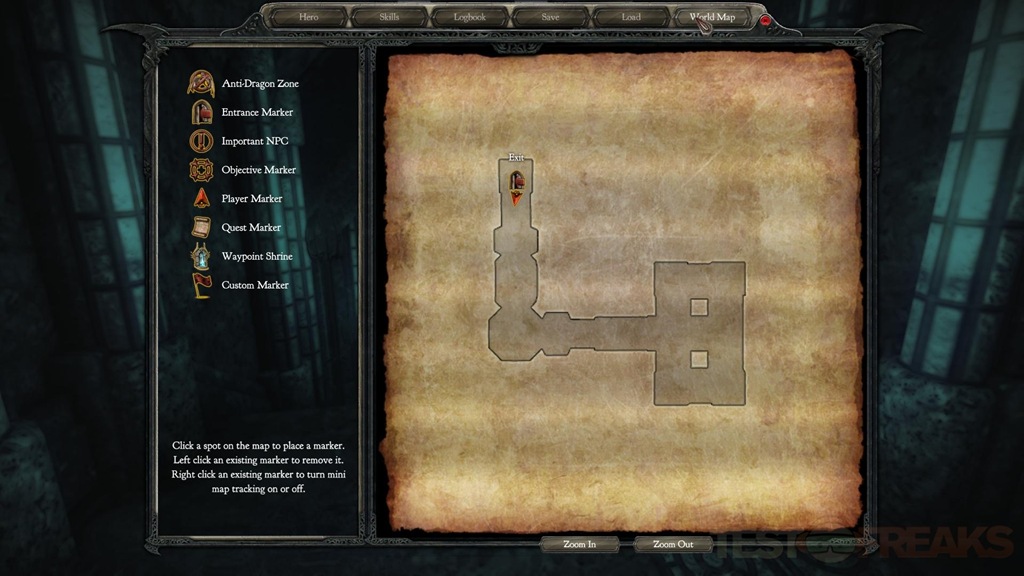Click the Exit entrance marker on the map

tap(517, 182)
